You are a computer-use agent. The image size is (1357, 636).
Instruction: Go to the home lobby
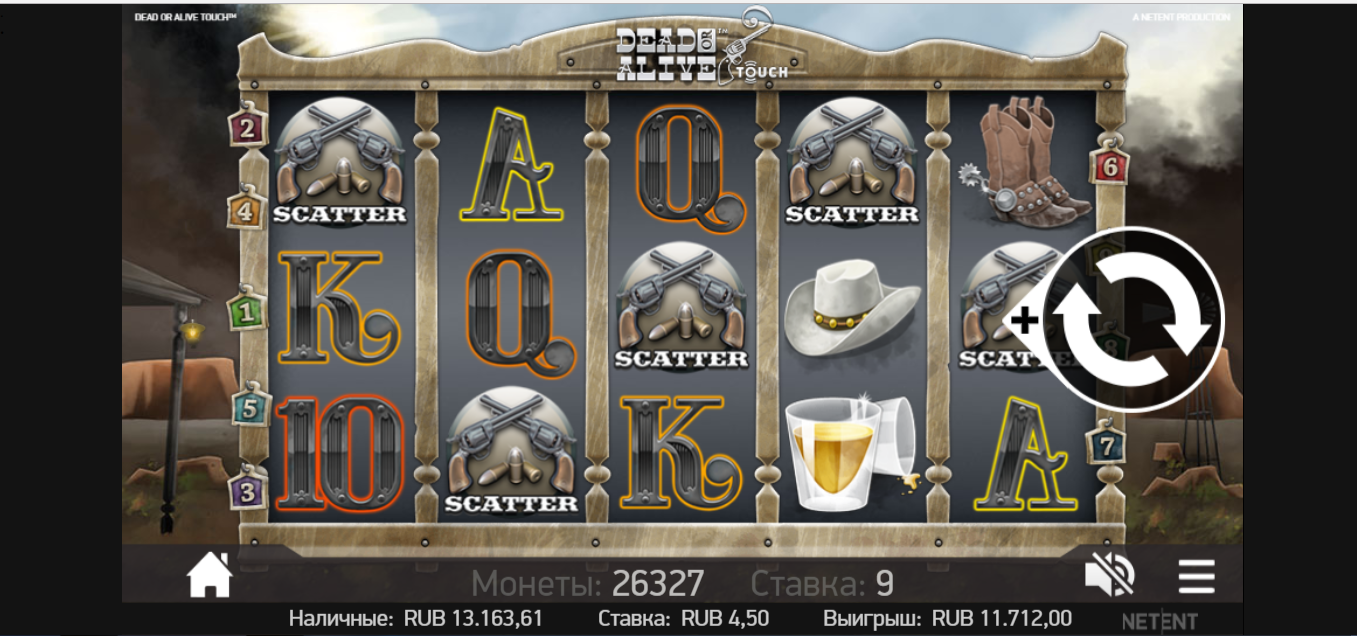tap(210, 577)
